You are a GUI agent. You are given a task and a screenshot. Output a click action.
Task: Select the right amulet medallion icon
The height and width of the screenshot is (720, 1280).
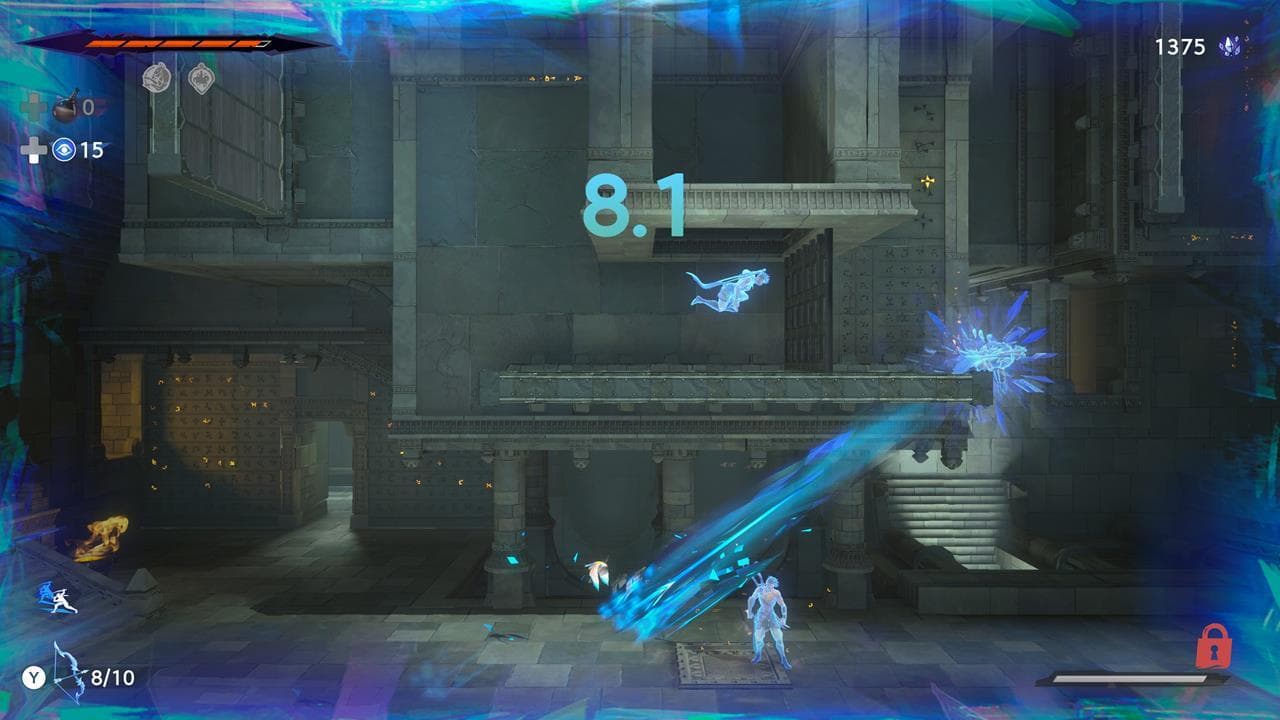[203, 76]
